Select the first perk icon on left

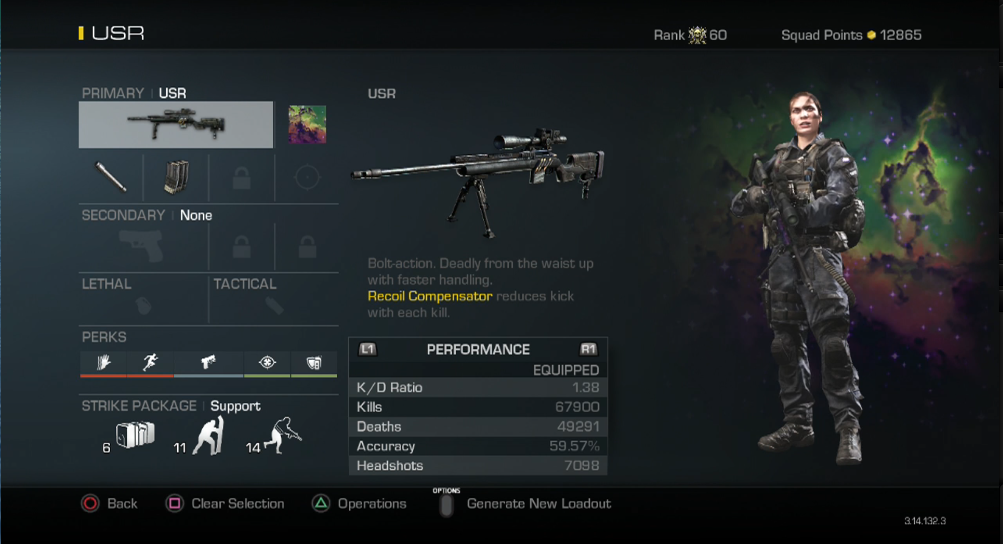pyautogui.click(x=104, y=363)
